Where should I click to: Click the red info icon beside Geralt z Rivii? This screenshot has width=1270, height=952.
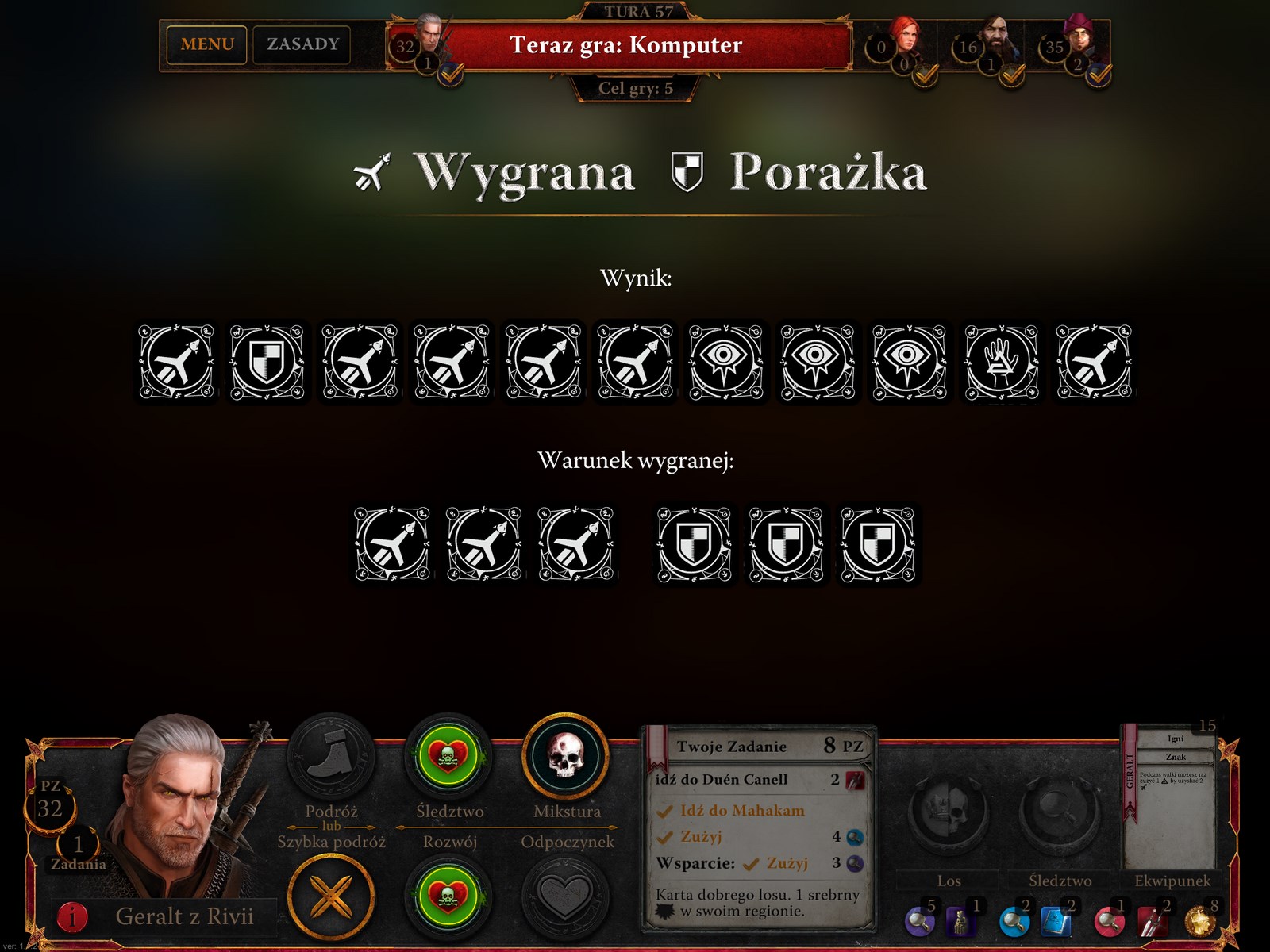click(x=72, y=917)
